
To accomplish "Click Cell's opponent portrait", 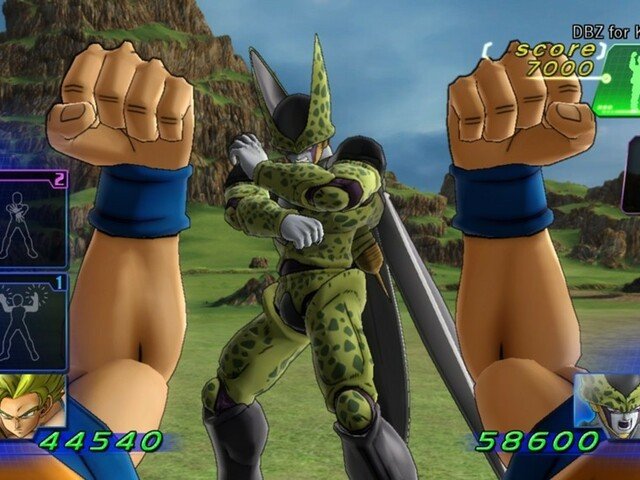I will pyautogui.click(x=610, y=405).
